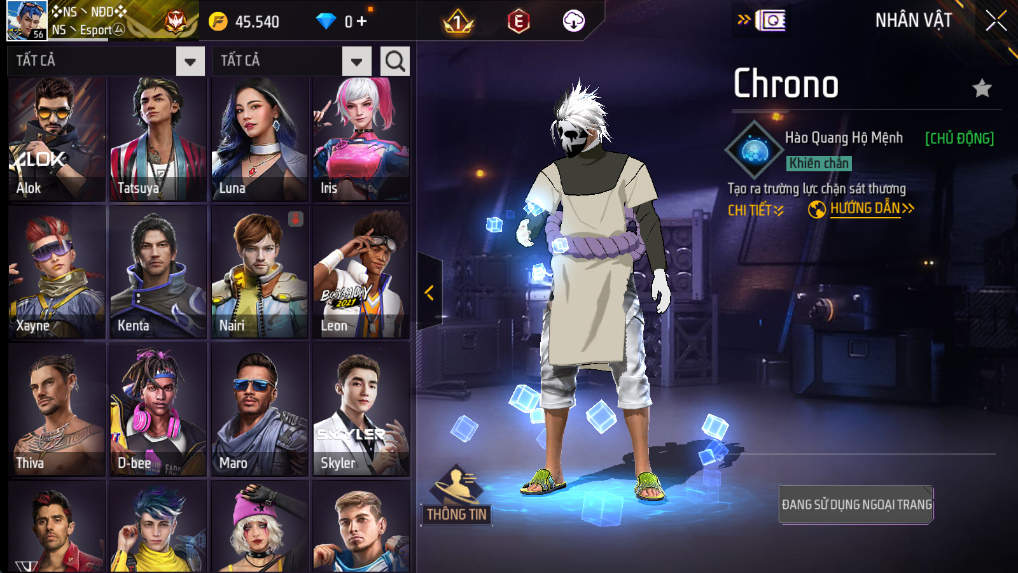Toggle the favorite star next to Chrono
This screenshot has width=1018, height=573.
[x=982, y=88]
